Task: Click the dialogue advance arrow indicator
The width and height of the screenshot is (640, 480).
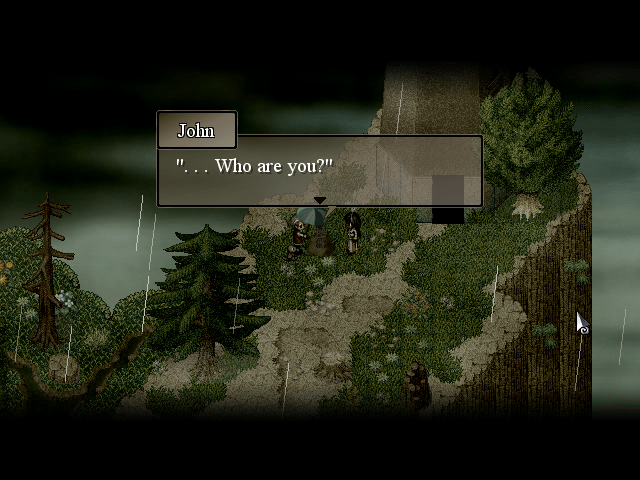Action: [320, 201]
